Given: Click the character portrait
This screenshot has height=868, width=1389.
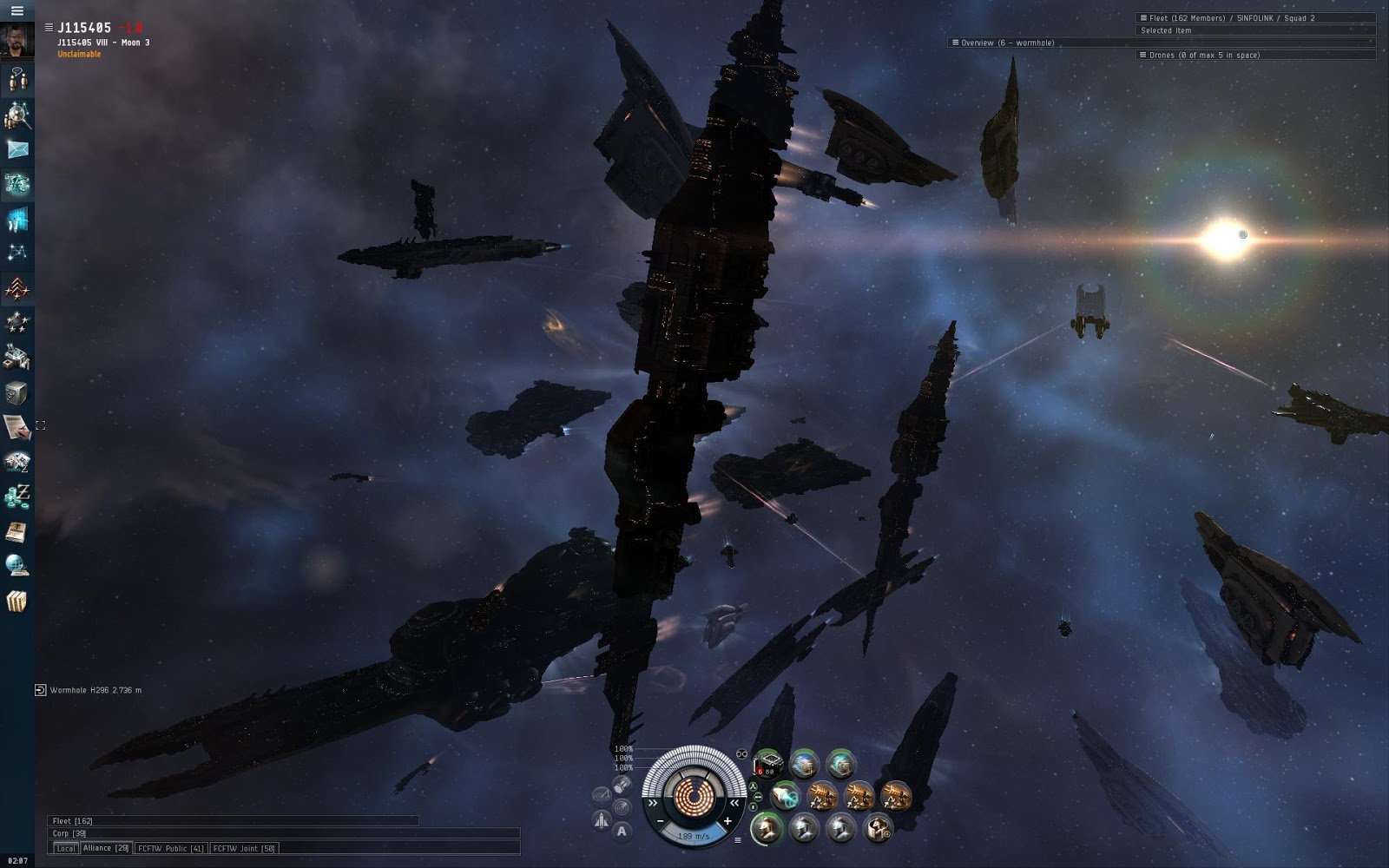Looking at the screenshot, I should [x=17, y=40].
